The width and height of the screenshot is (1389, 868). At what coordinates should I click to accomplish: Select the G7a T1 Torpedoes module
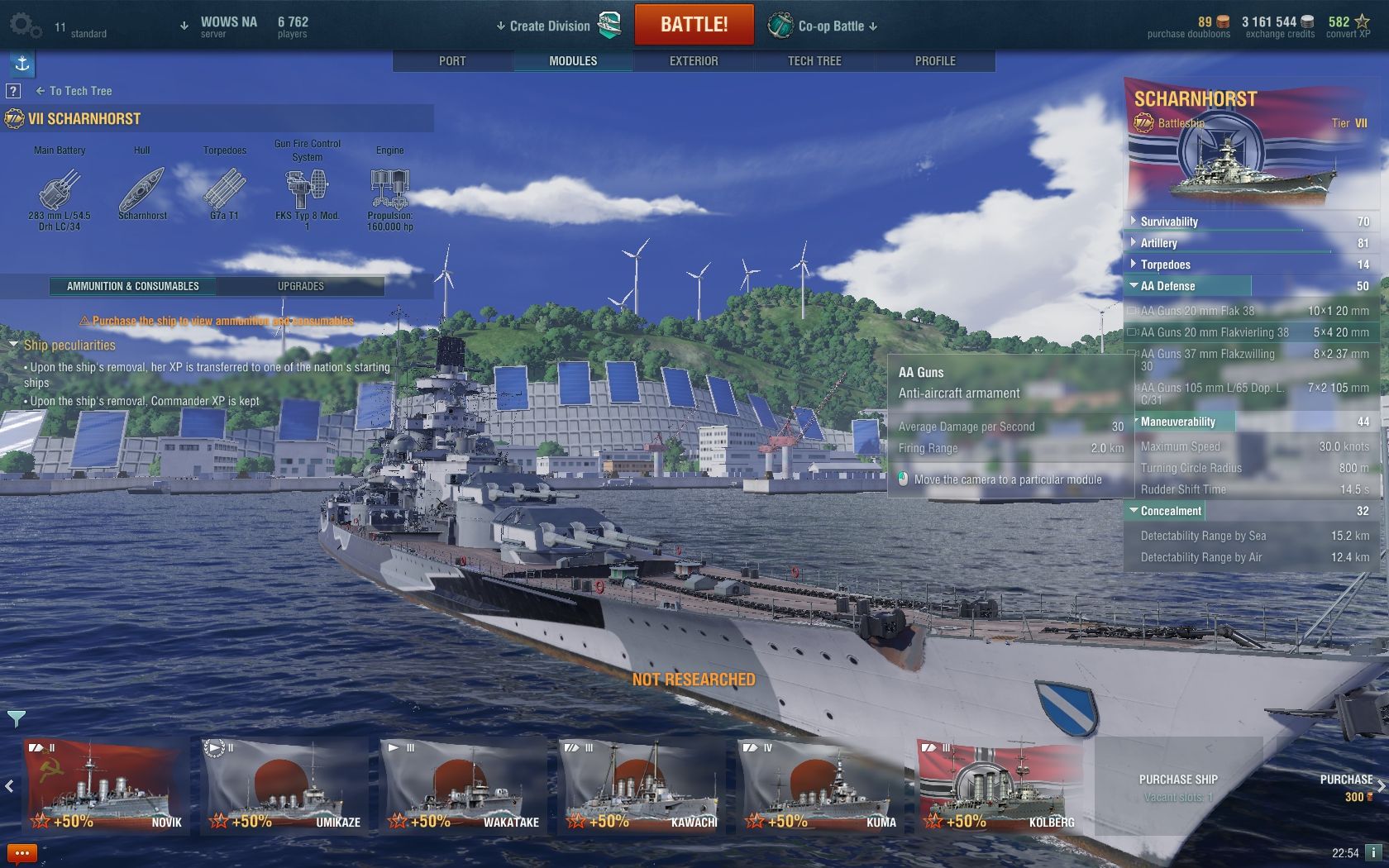pos(224,190)
